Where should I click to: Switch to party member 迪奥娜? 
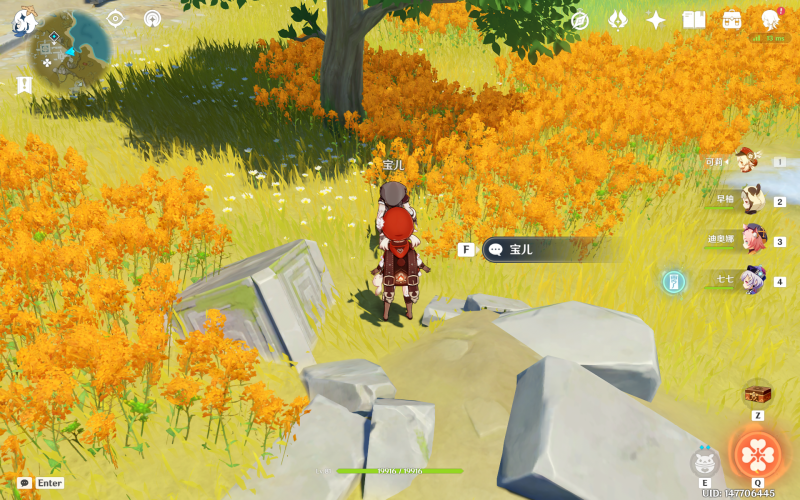pyautogui.click(x=751, y=240)
